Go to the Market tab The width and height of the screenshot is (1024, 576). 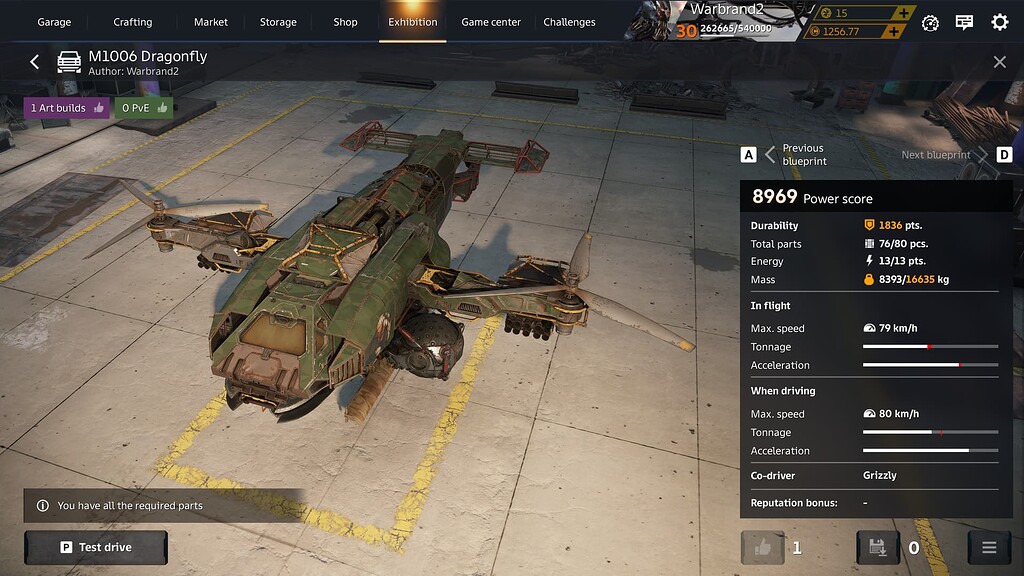click(x=211, y=22)
